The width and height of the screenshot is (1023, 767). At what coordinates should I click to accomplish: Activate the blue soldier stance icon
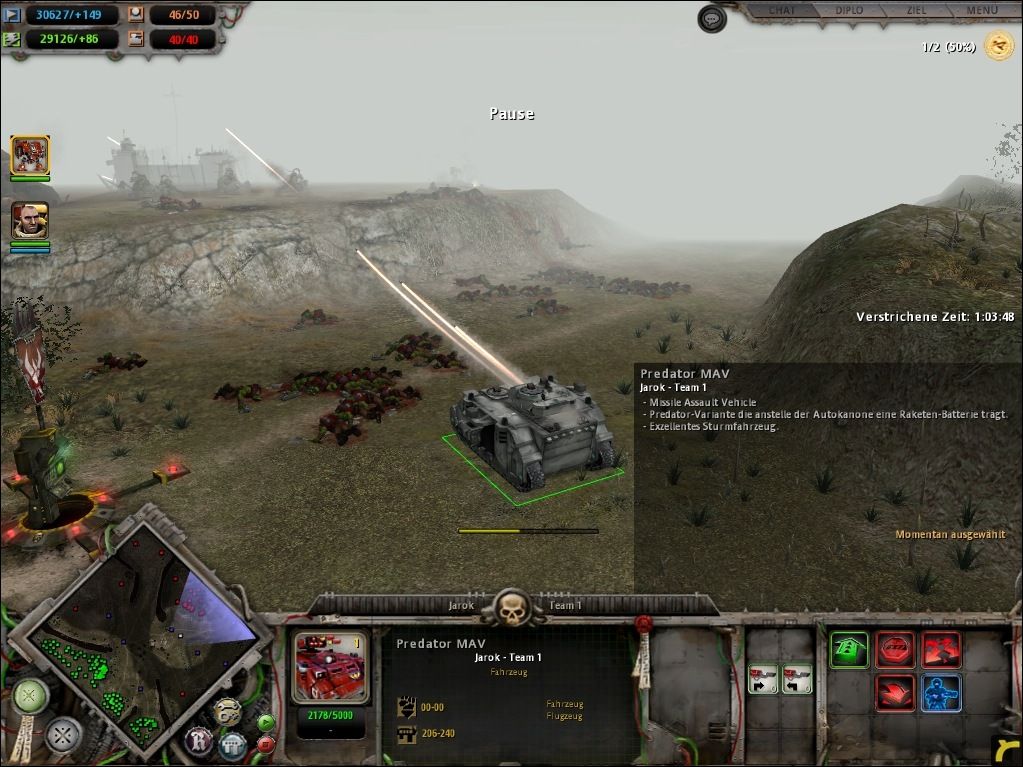pyautogui.click(x=941, y=692)
